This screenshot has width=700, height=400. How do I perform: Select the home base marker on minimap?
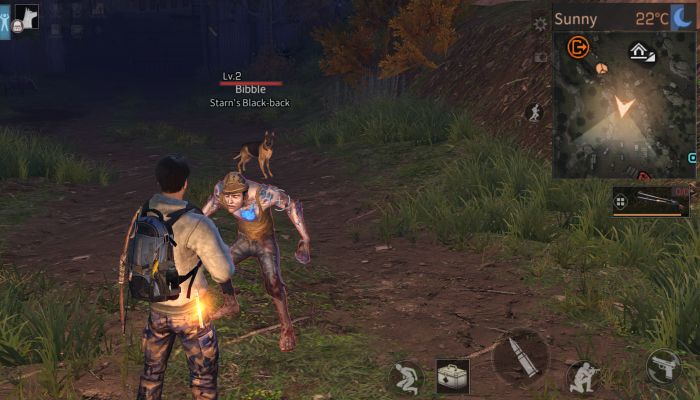641,52
